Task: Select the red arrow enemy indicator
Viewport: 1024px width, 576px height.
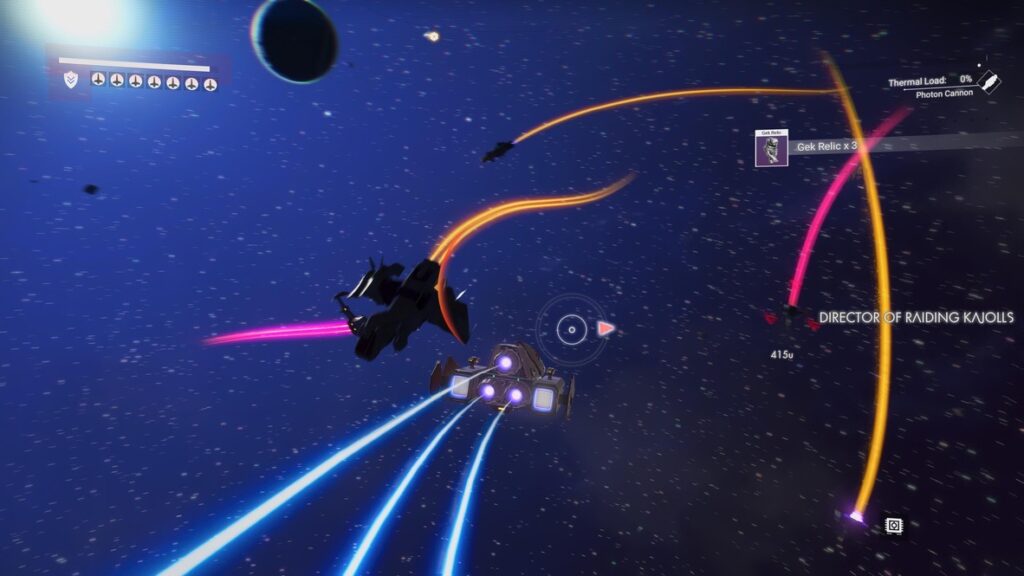Action: 605,327
